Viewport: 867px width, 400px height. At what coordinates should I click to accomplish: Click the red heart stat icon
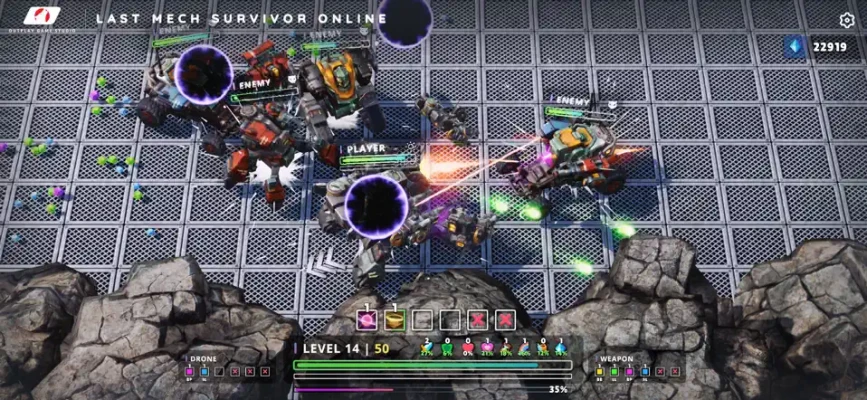point(467,347)
